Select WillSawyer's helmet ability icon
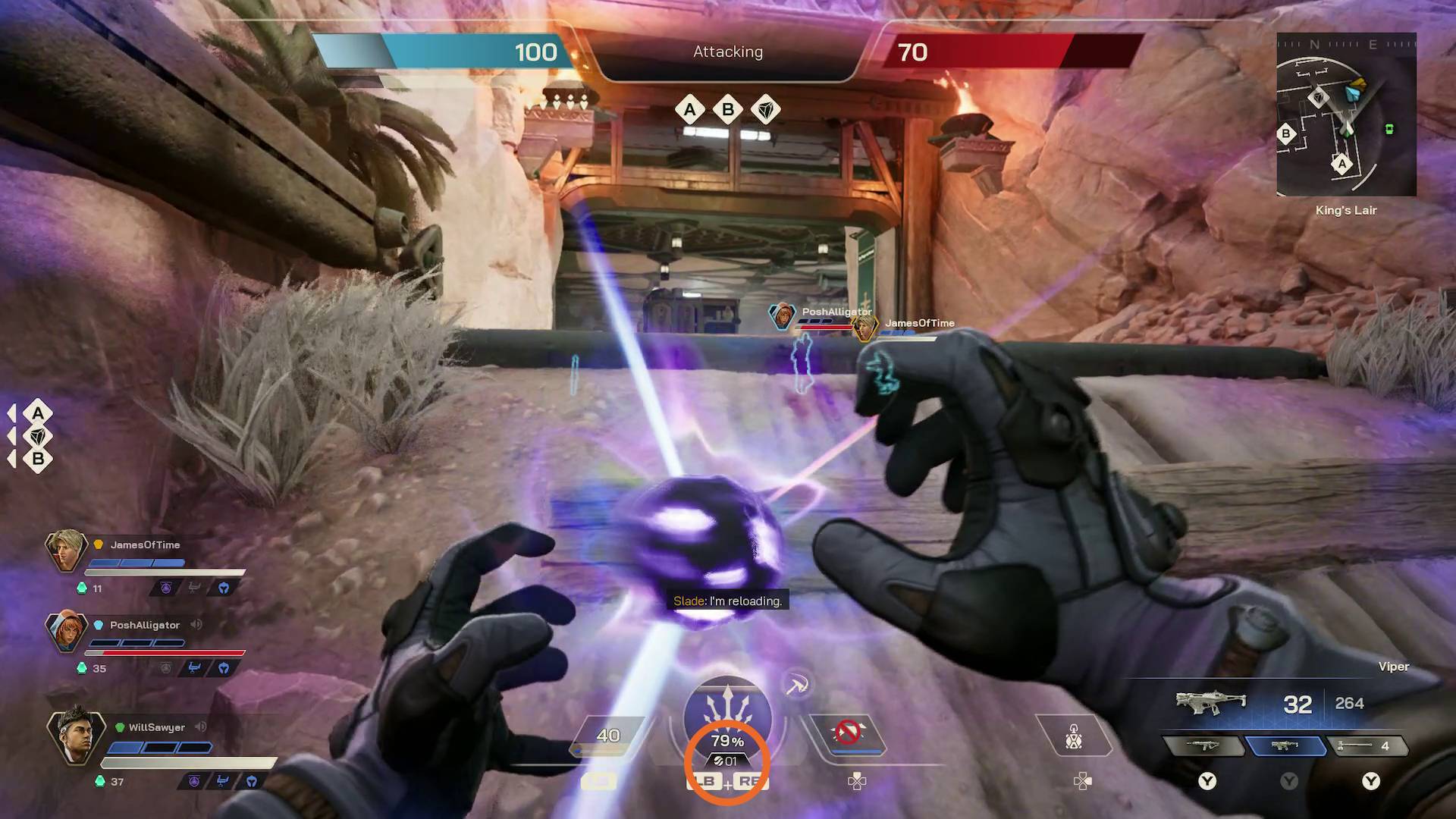This screenshot has height=819, width=1456. click(x=251, y=782)
